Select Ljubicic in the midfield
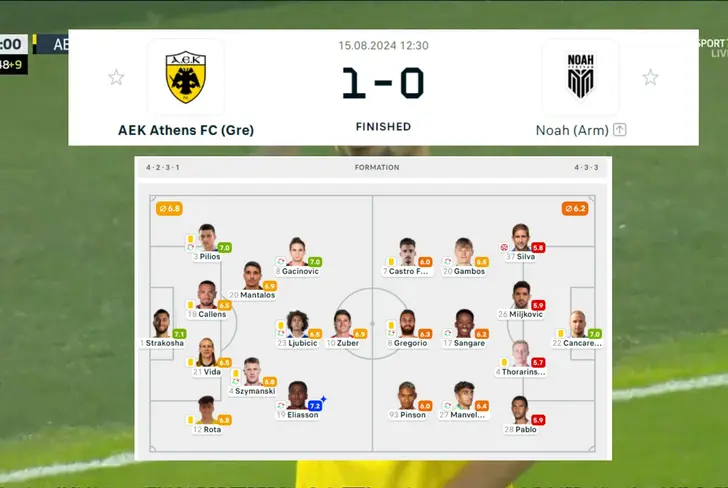 click(297, 324)
